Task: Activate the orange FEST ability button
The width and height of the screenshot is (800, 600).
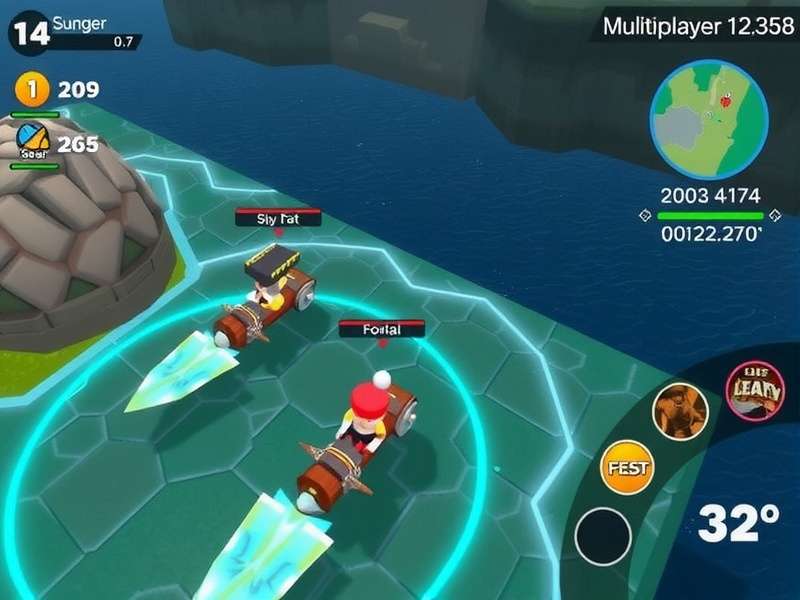Action: click(626, 467)
